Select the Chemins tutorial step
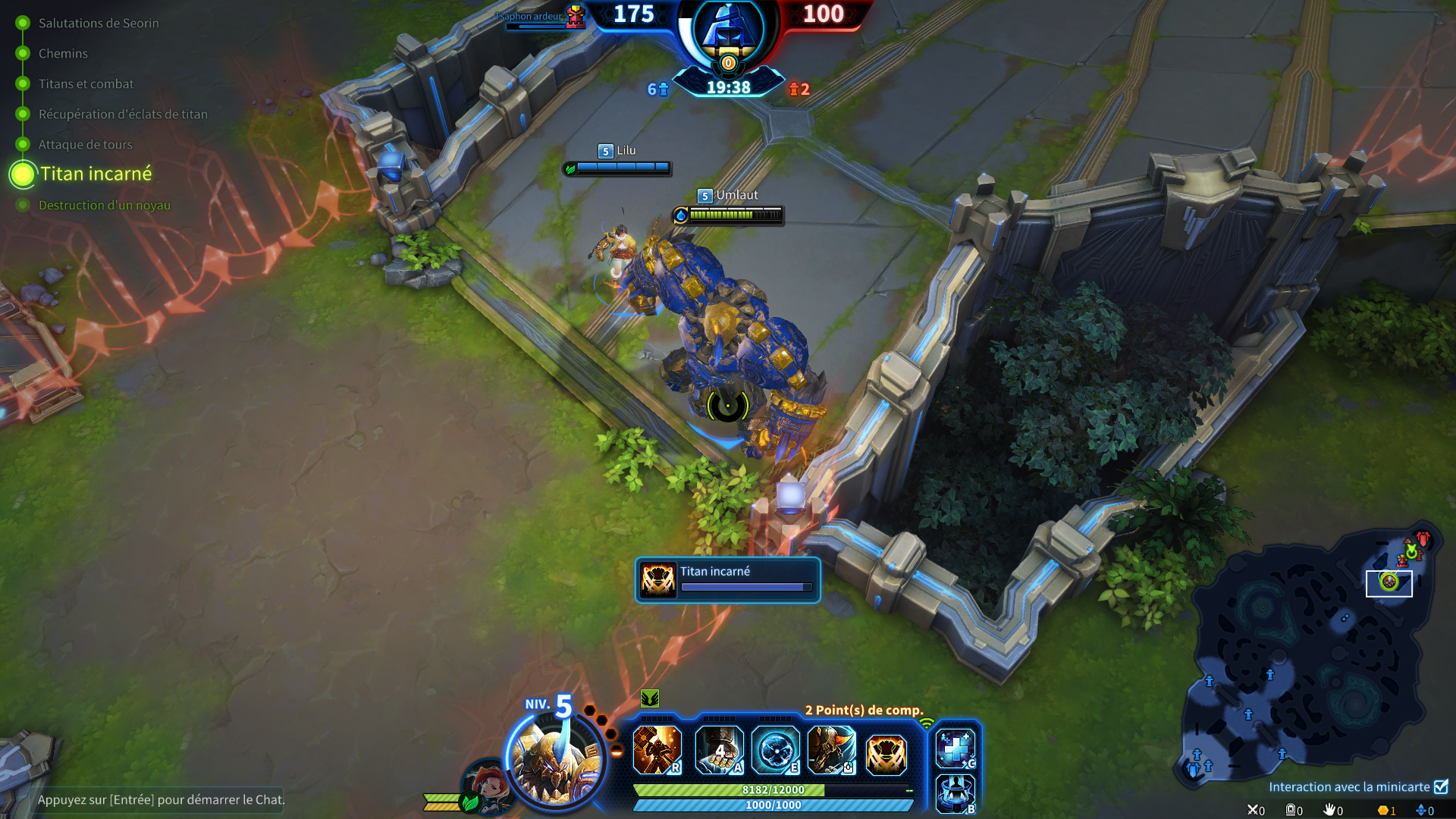Viewport: 1456px width, 819px height. [63, 53]
